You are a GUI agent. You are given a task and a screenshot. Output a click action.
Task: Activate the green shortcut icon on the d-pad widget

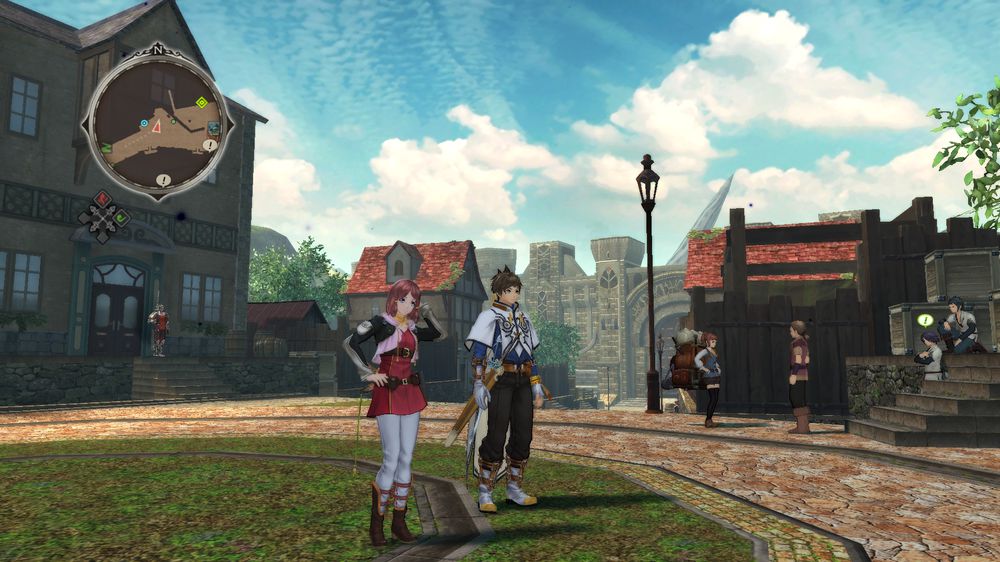click(121, 216)
